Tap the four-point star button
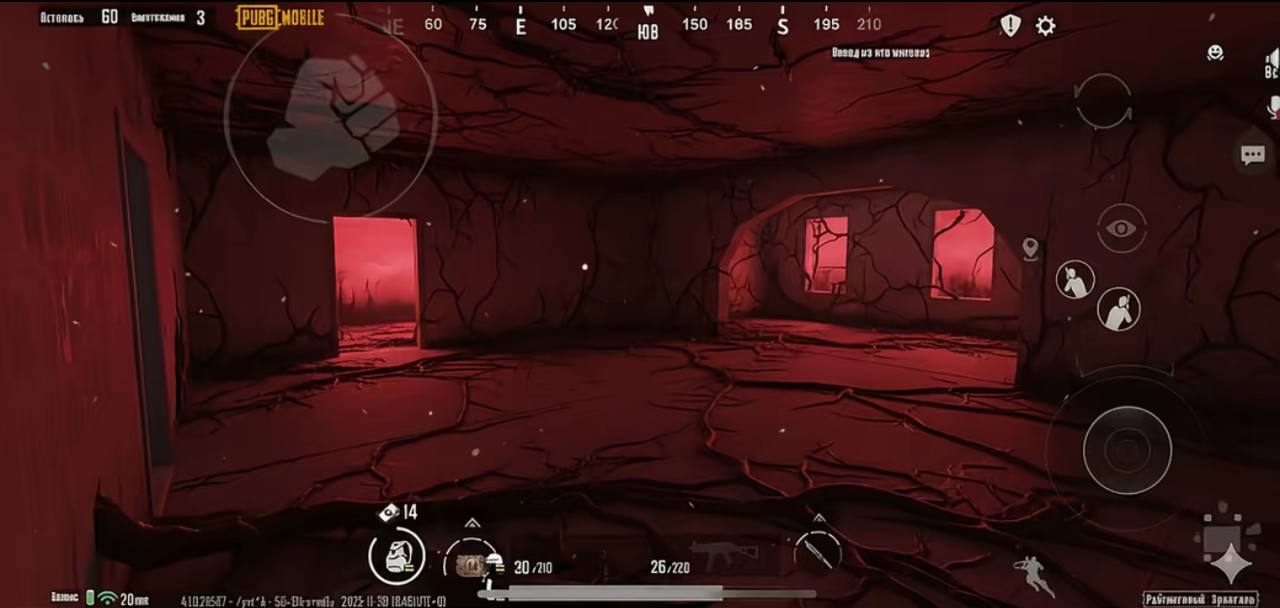The height and width of the screenshot is (608, 1280). tap(1231, 563)
